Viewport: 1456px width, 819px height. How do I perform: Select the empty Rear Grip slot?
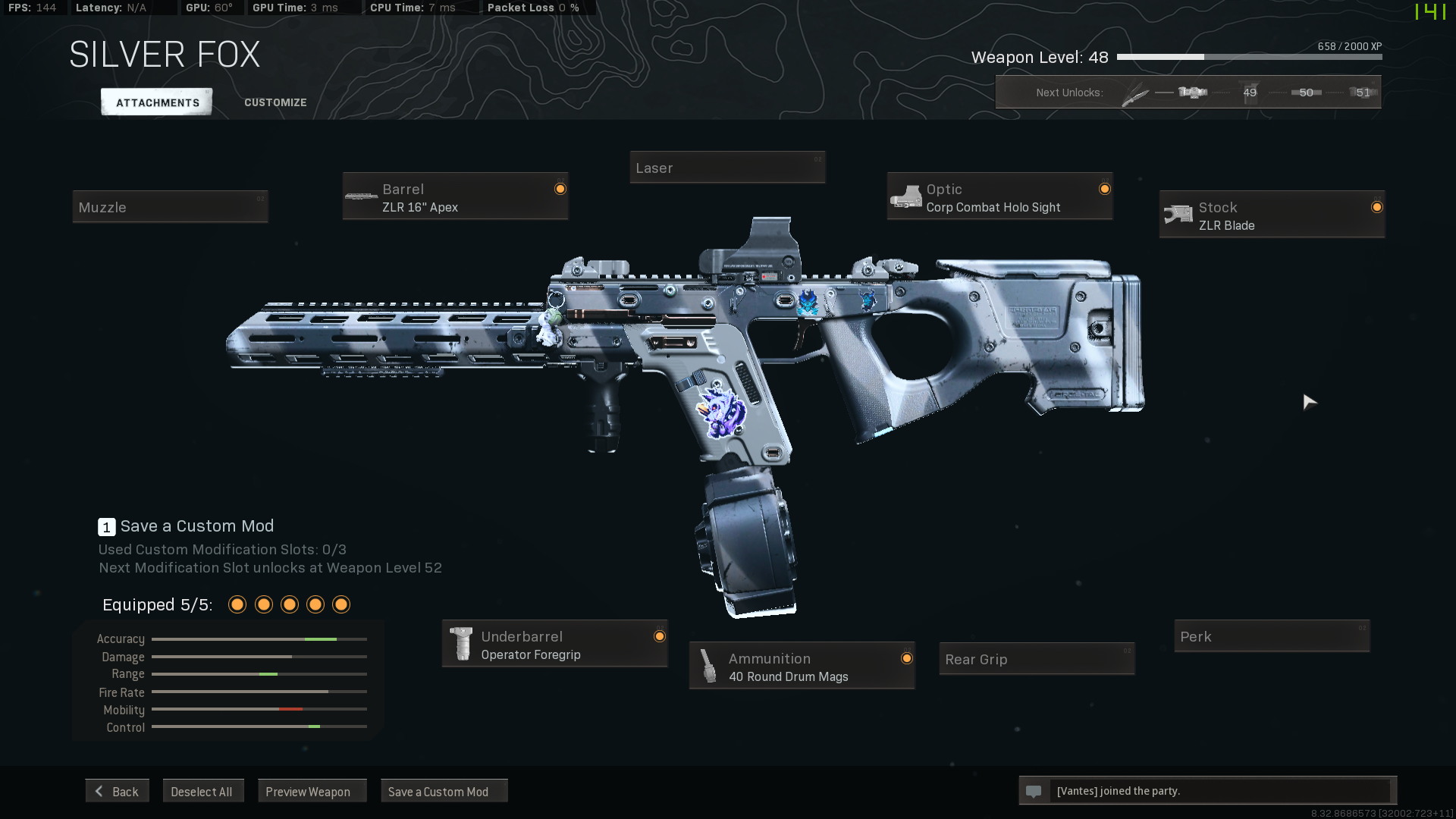point(1036,659)
